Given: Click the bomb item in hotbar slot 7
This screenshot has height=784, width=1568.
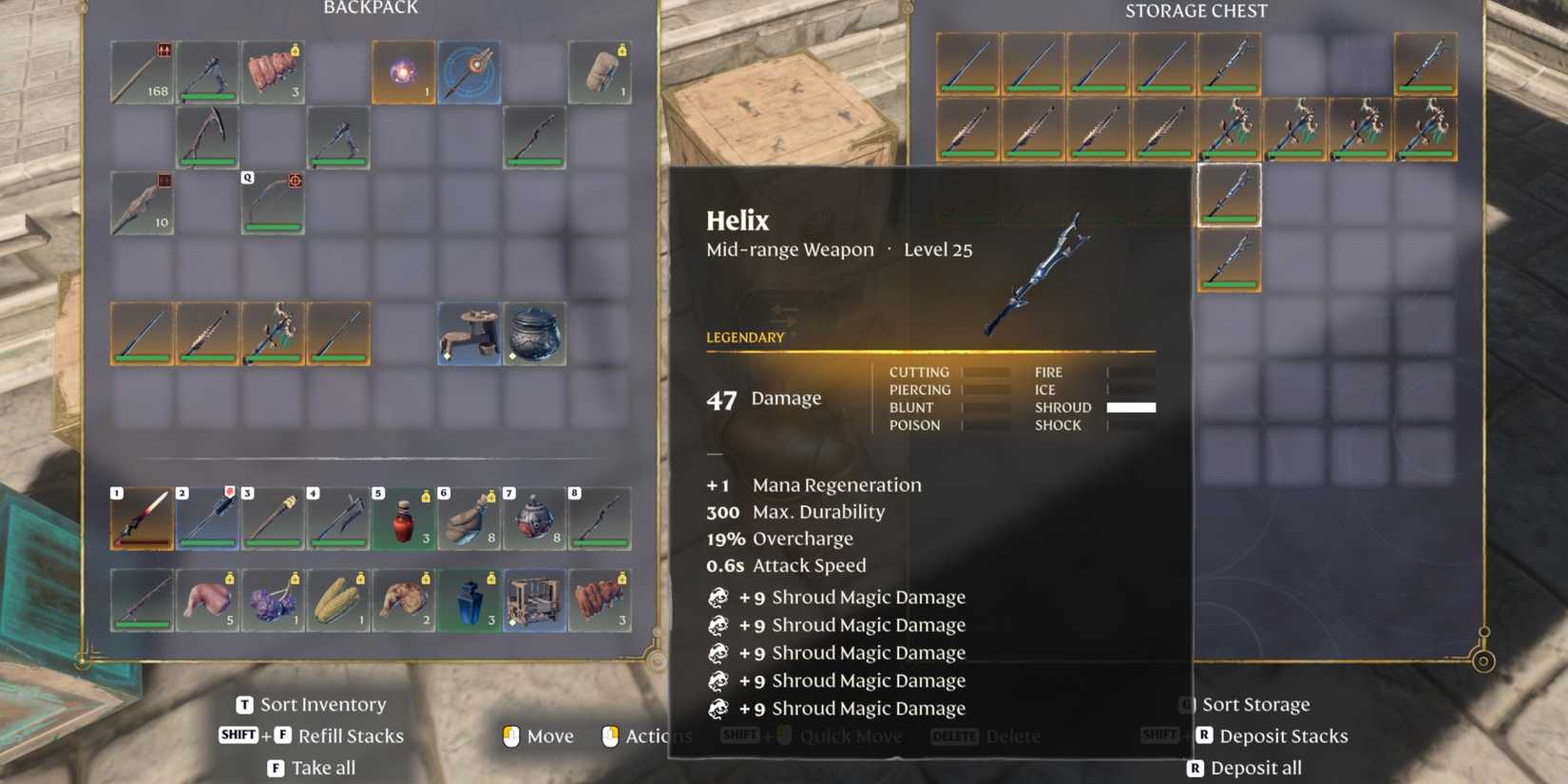Looking at the screenshot, I should pos(533,518).
